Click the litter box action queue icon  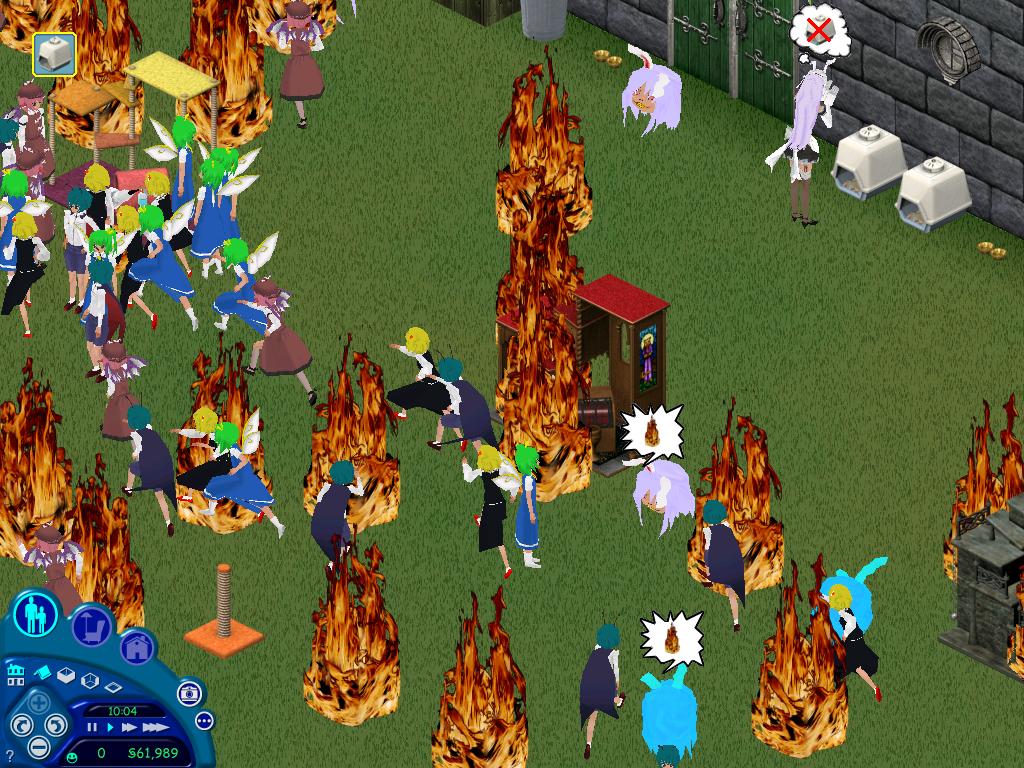[54, 53]
